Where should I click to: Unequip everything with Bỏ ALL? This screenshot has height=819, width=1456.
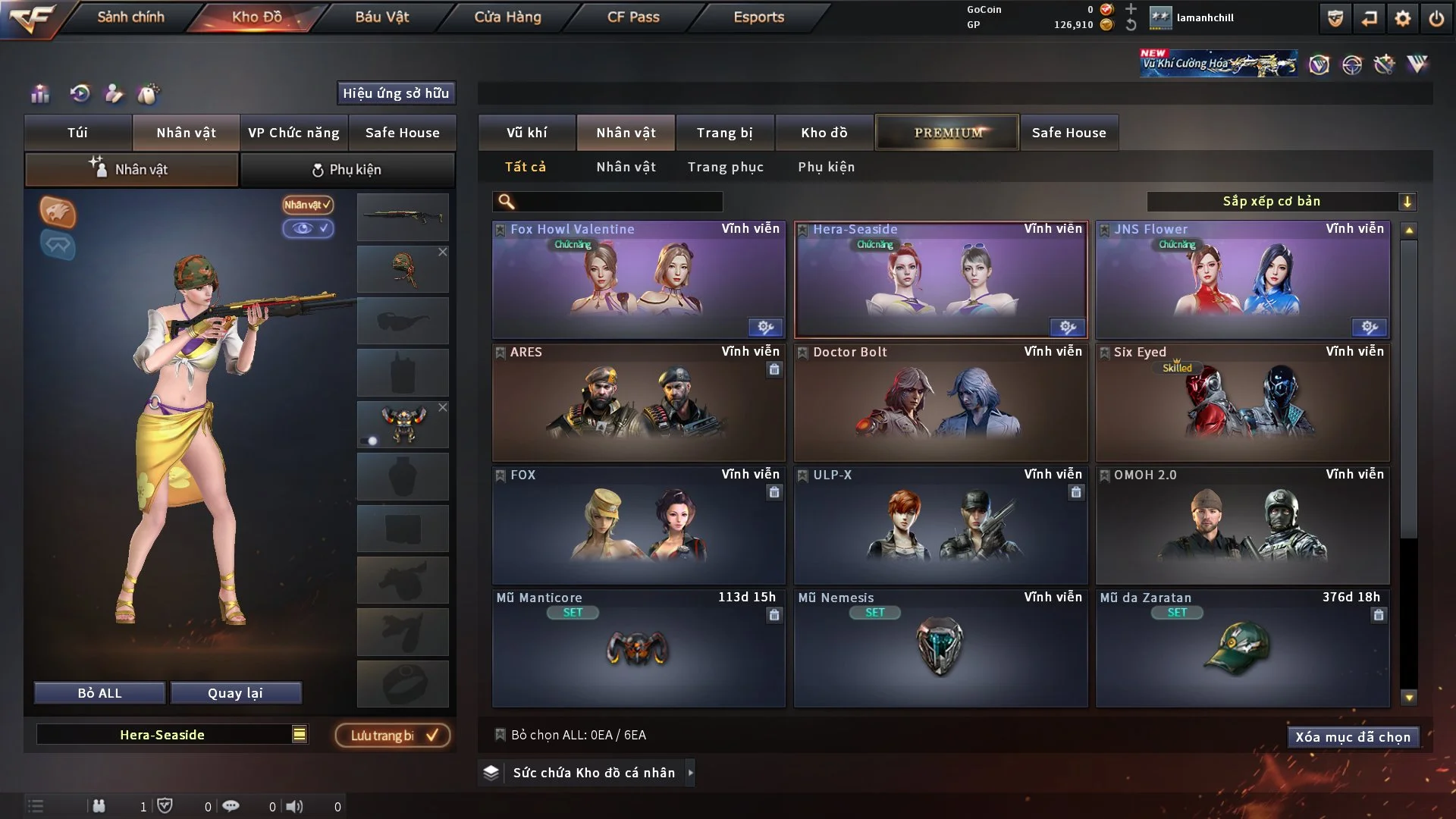coord(99,693)
